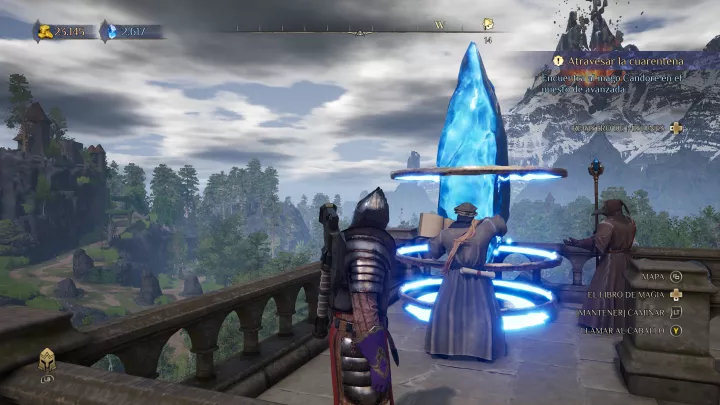This screenshot has height=405, width=720.
Task: Select the golden helmet icon
Action: pyautogui.click(x=47, y=361)
